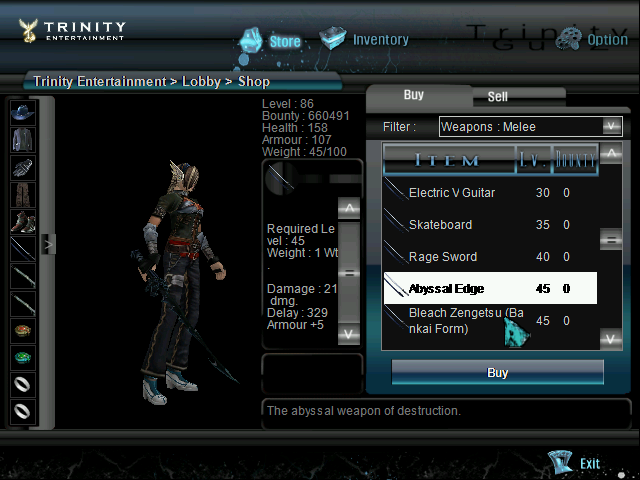The width and height of the screenshot is (640, 480).
Task: Select the Buy tab
Action: 414,95
